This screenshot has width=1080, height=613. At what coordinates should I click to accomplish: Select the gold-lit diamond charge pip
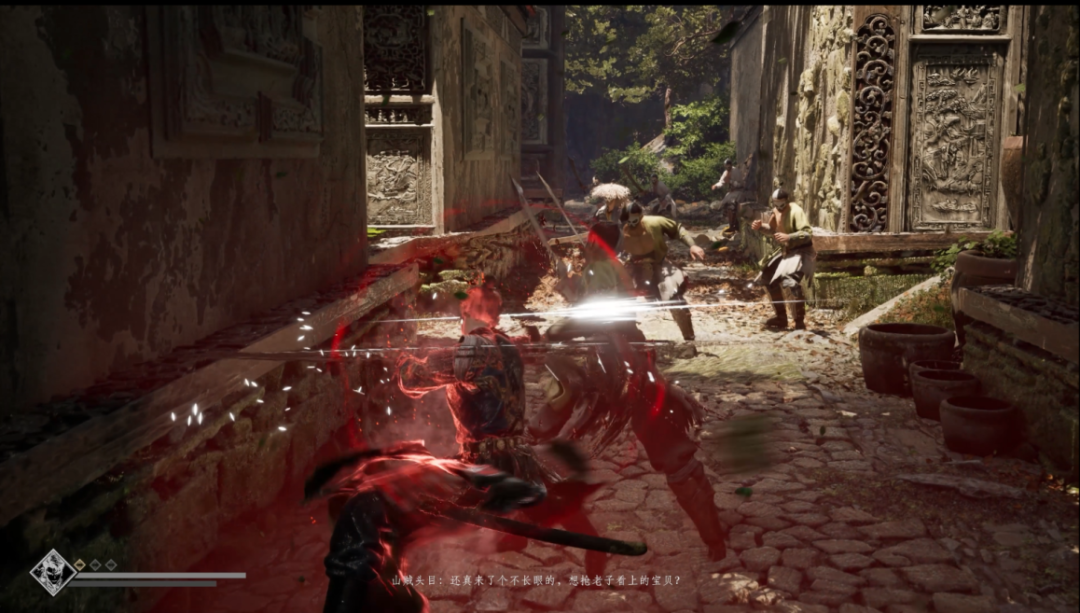80,565
